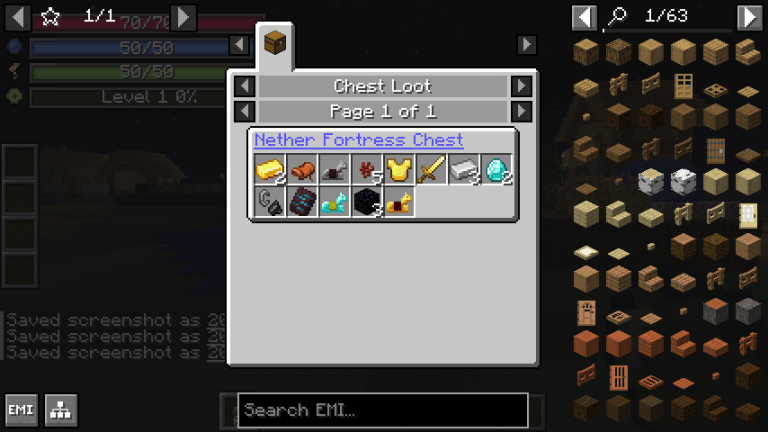Advance to next page of Chest Loot
This screenshot has width=768, height=432.
(x=521, y=111)
